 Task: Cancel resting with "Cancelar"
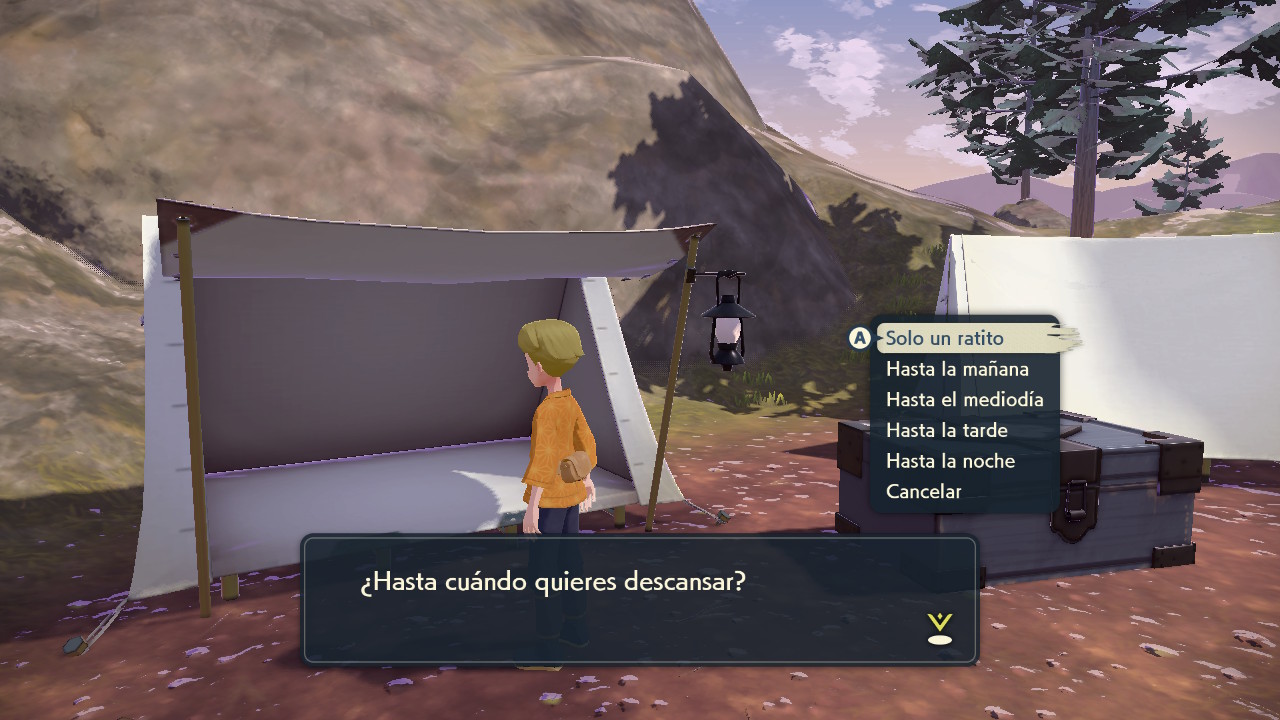923,492
